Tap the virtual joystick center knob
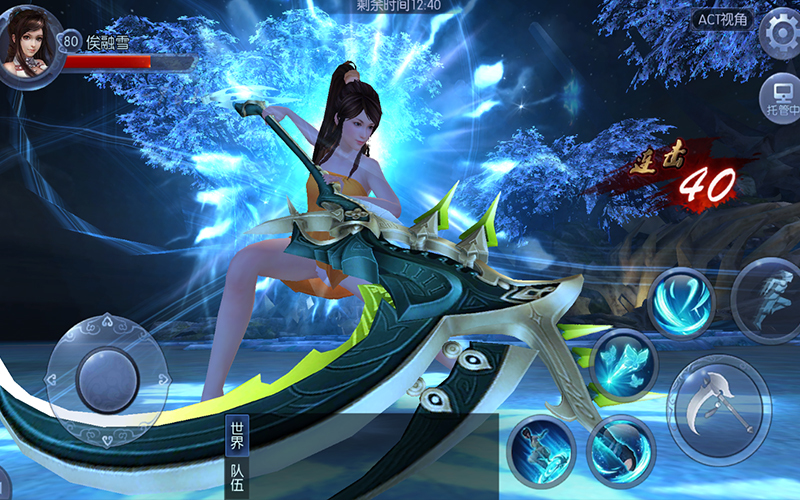 pos(107,380)
